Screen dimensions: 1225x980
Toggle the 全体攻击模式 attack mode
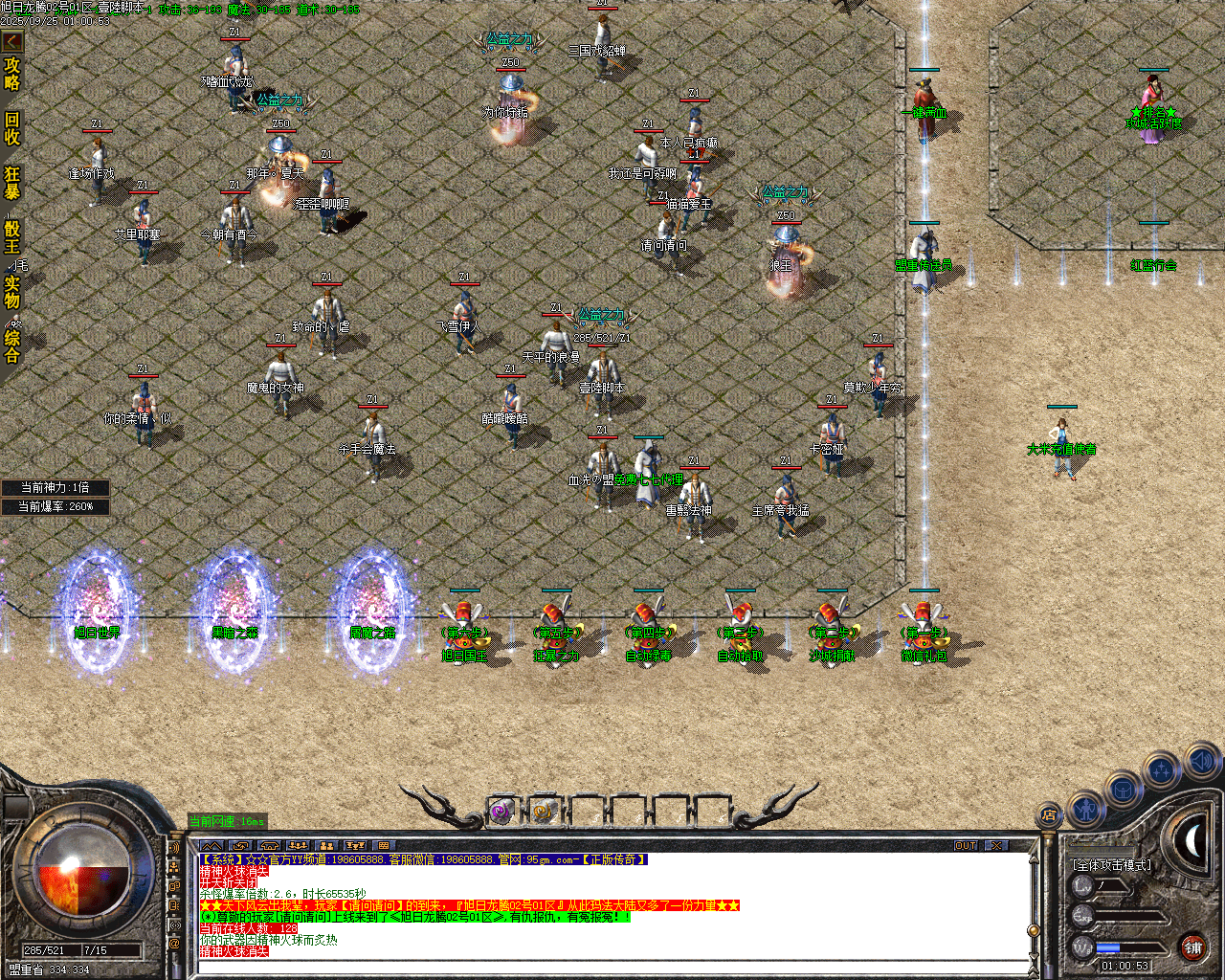(1112, 864)
